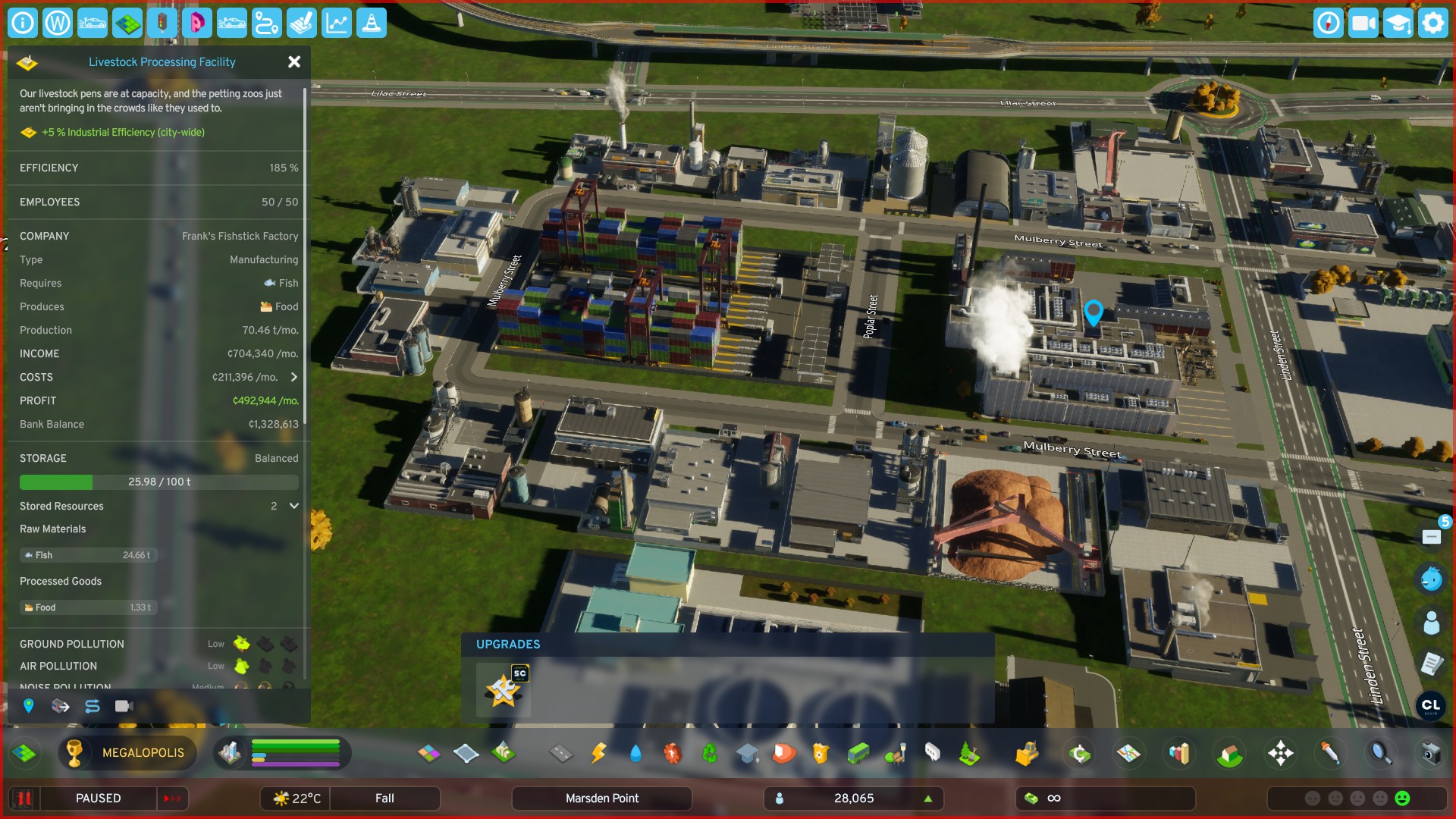The image size is (1456, 819).
Task: Open the line chart statistics icon
Action: coord(336,24)
